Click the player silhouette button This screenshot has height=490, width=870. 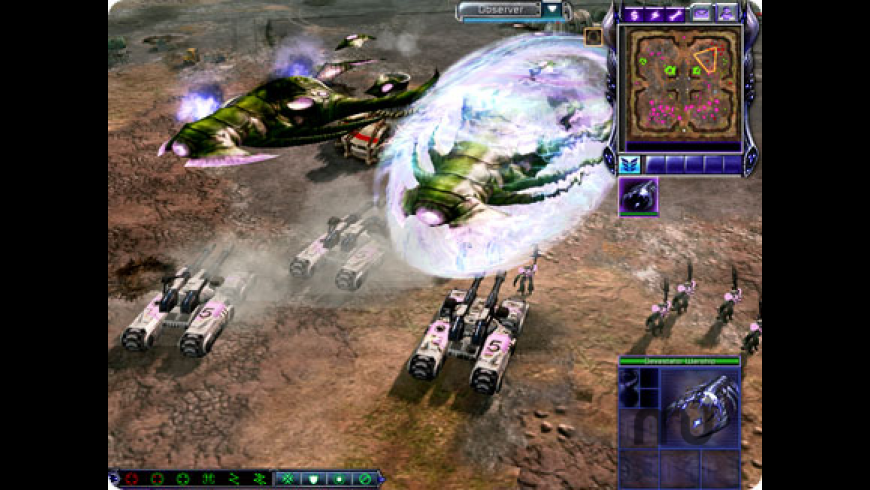pyautogui.click(x=728, y=13)
